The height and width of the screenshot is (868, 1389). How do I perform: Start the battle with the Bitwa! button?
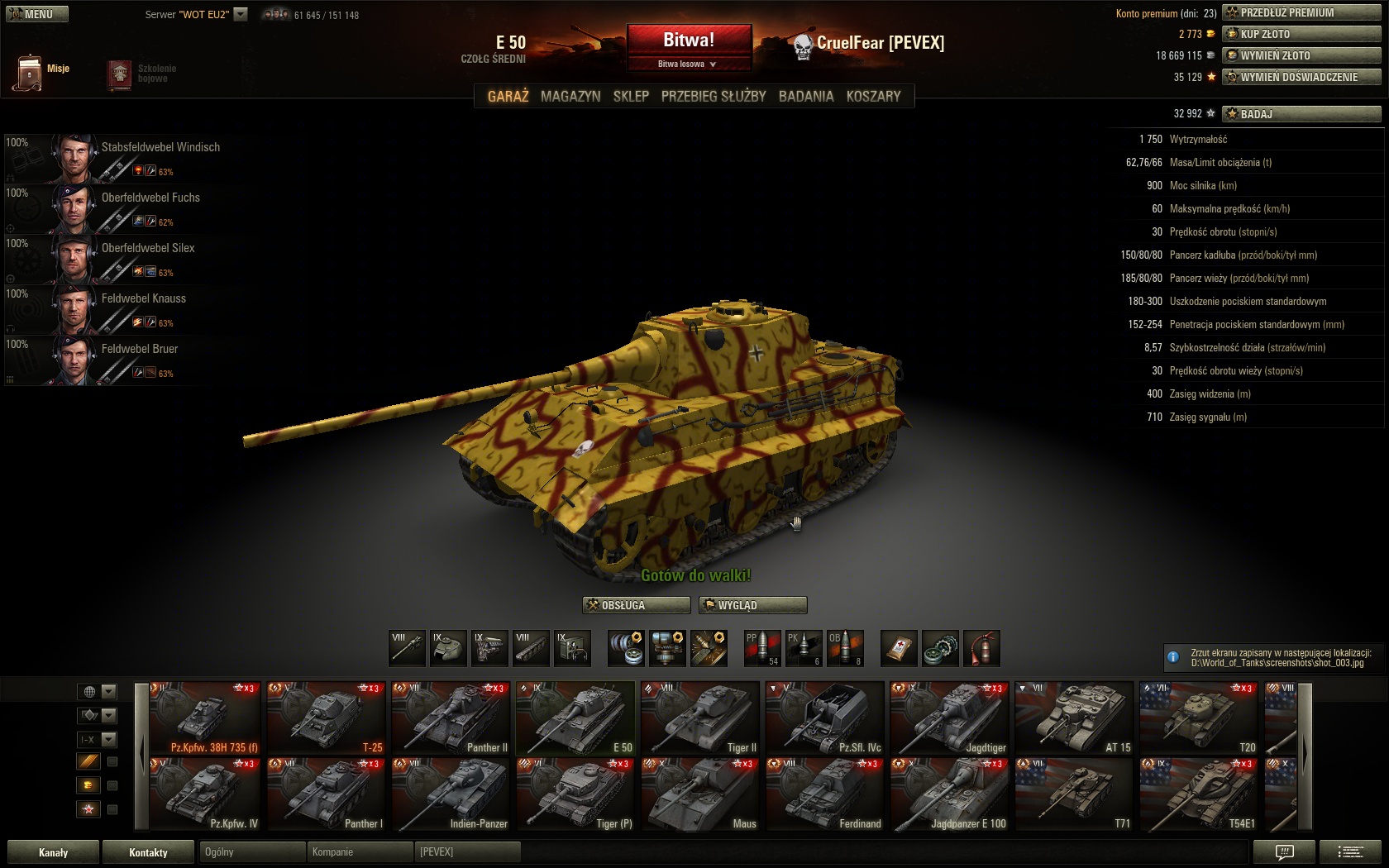[689, 40]
